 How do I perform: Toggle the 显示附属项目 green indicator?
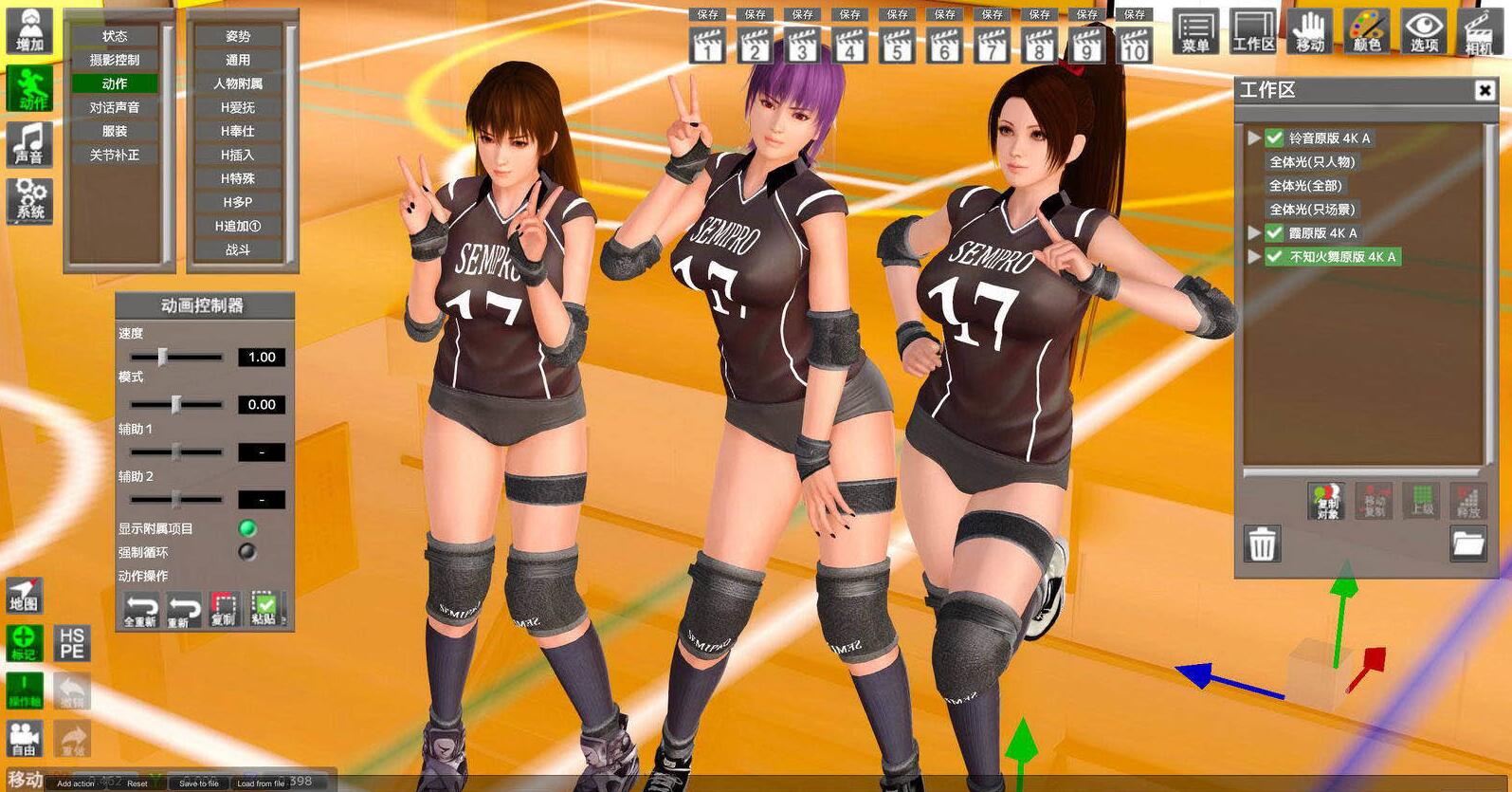[x=246, y=528]
